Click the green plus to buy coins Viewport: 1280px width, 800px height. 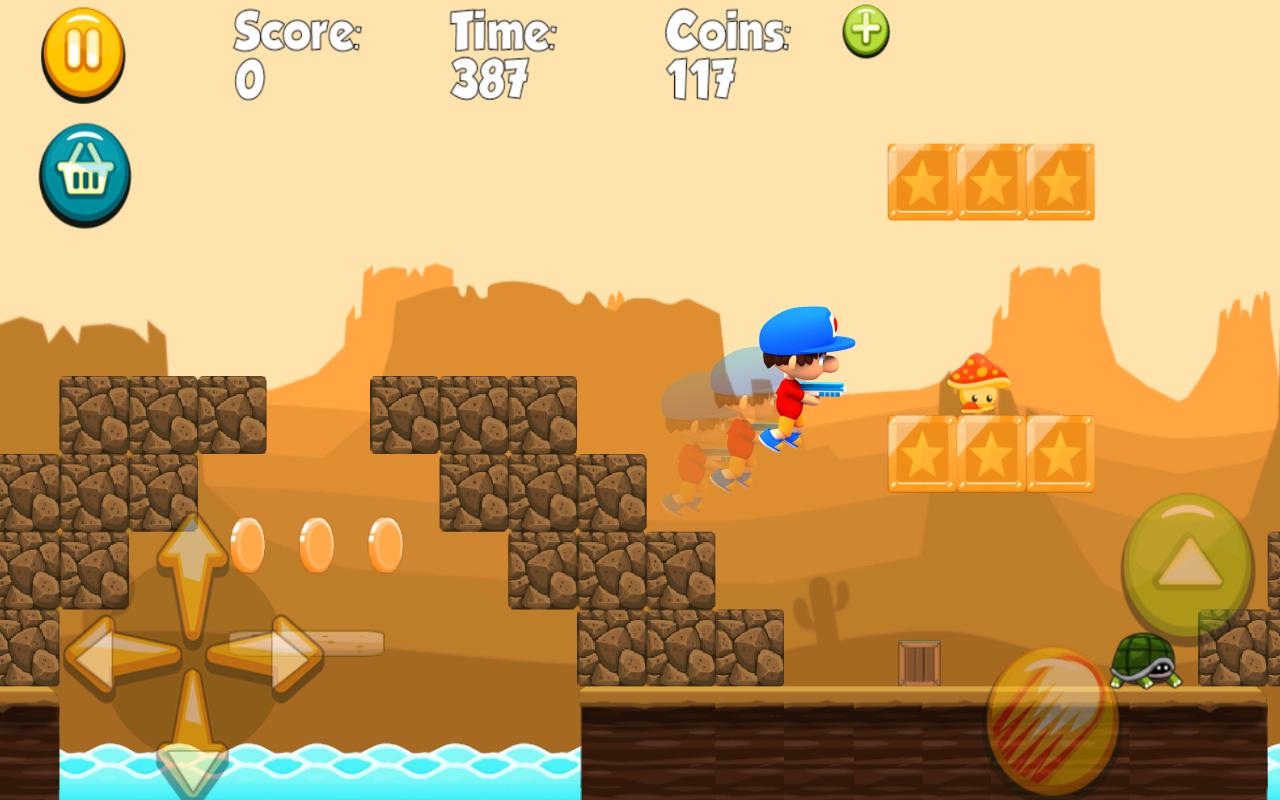(x=865, y=32)
